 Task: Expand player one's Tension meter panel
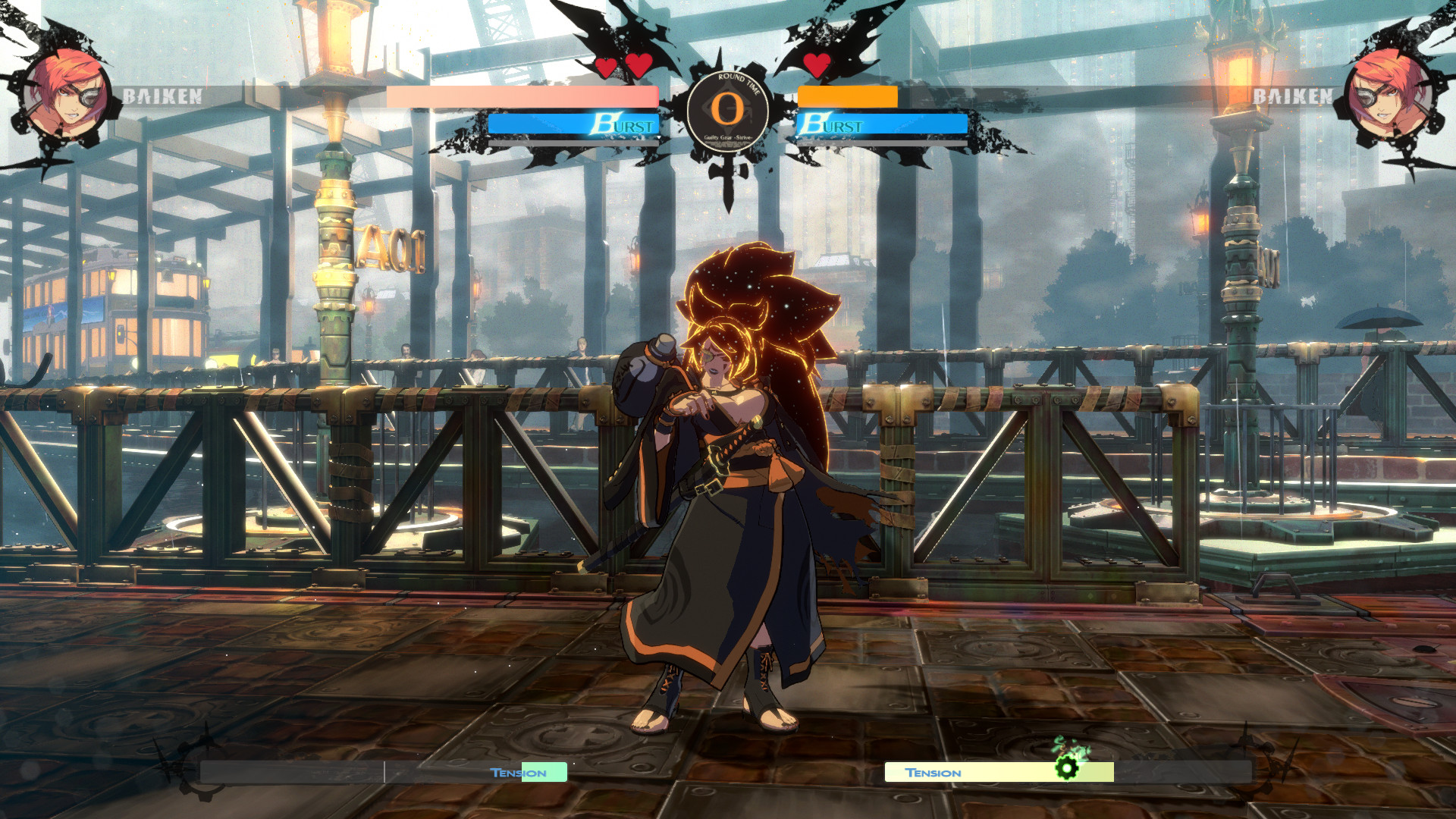click(383, 772)
